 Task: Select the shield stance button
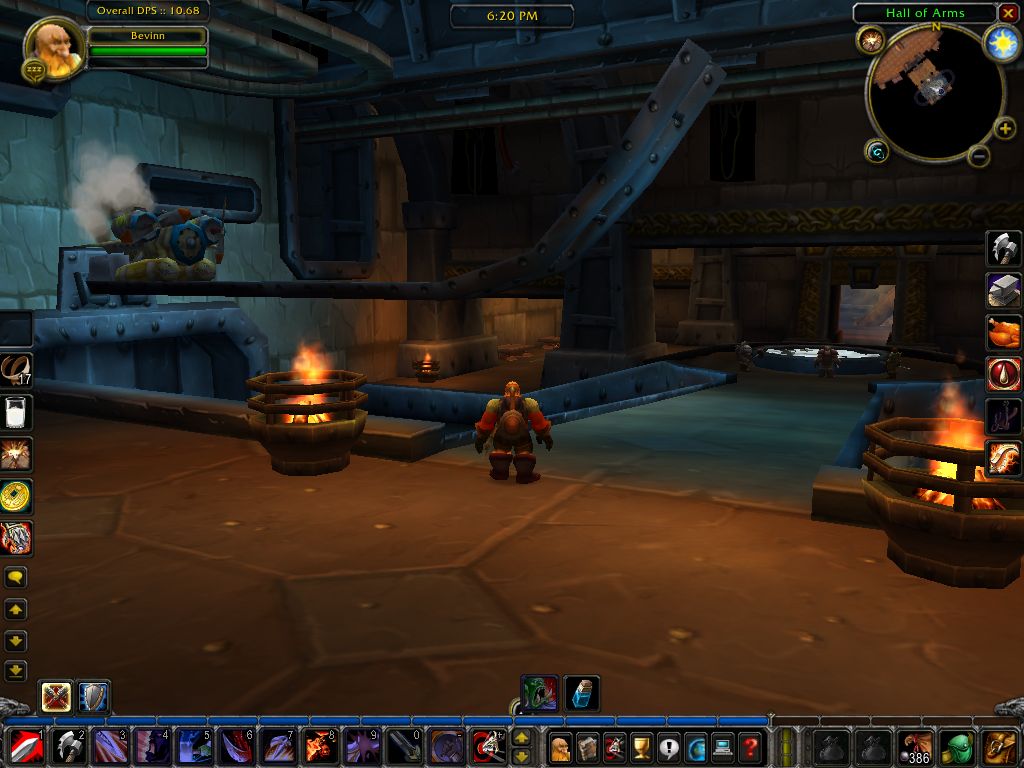click(x=94, y=696)
